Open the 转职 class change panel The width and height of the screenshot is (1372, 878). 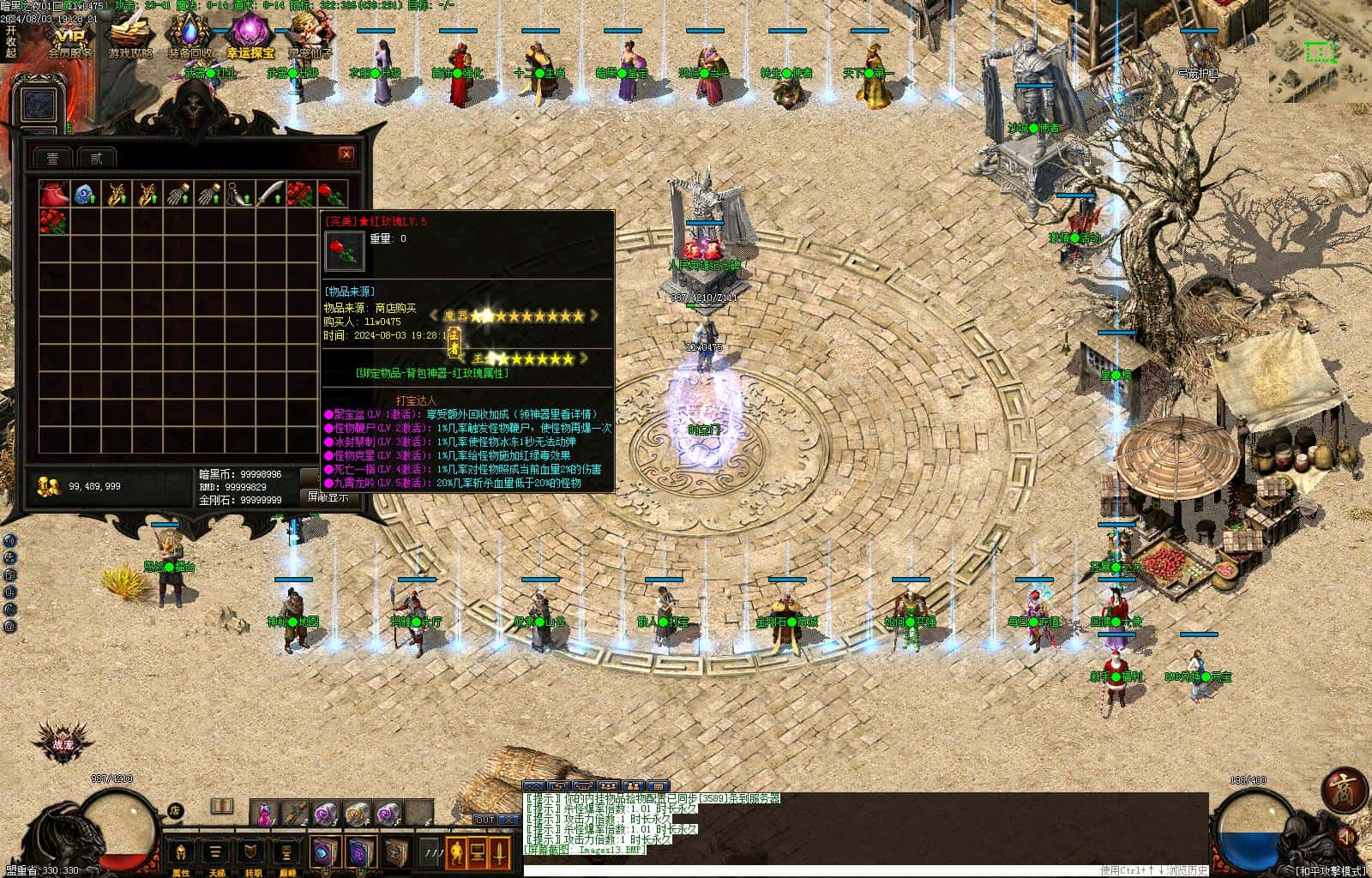coord(251,854)
